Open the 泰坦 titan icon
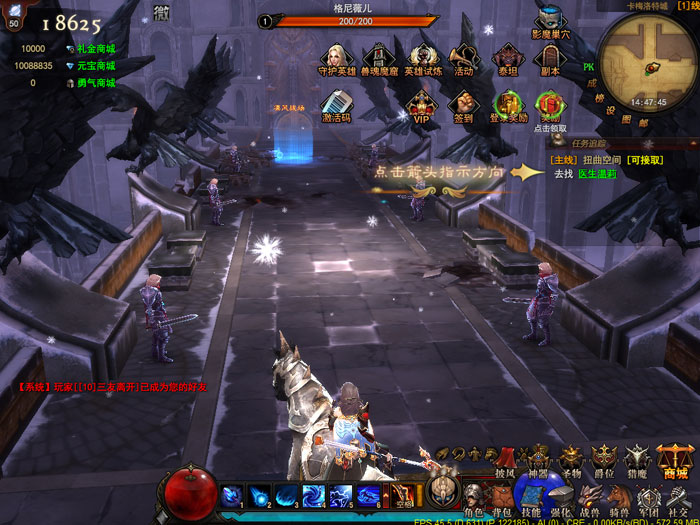The height and width of the screenshot is (525, 700). (507, 57)
